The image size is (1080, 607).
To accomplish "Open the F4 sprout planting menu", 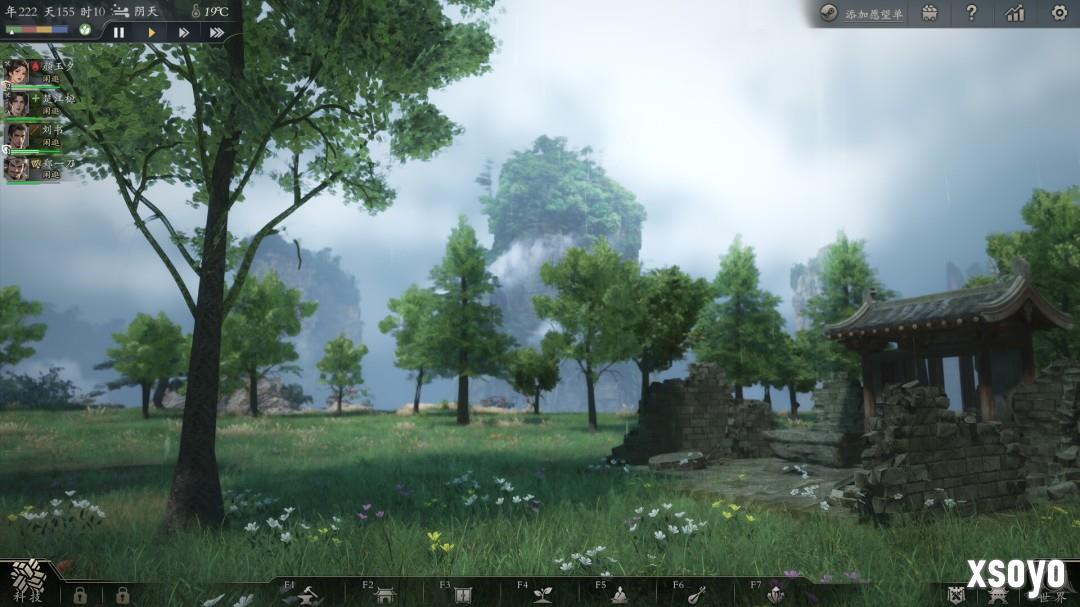I will click(x=543, y=595).
